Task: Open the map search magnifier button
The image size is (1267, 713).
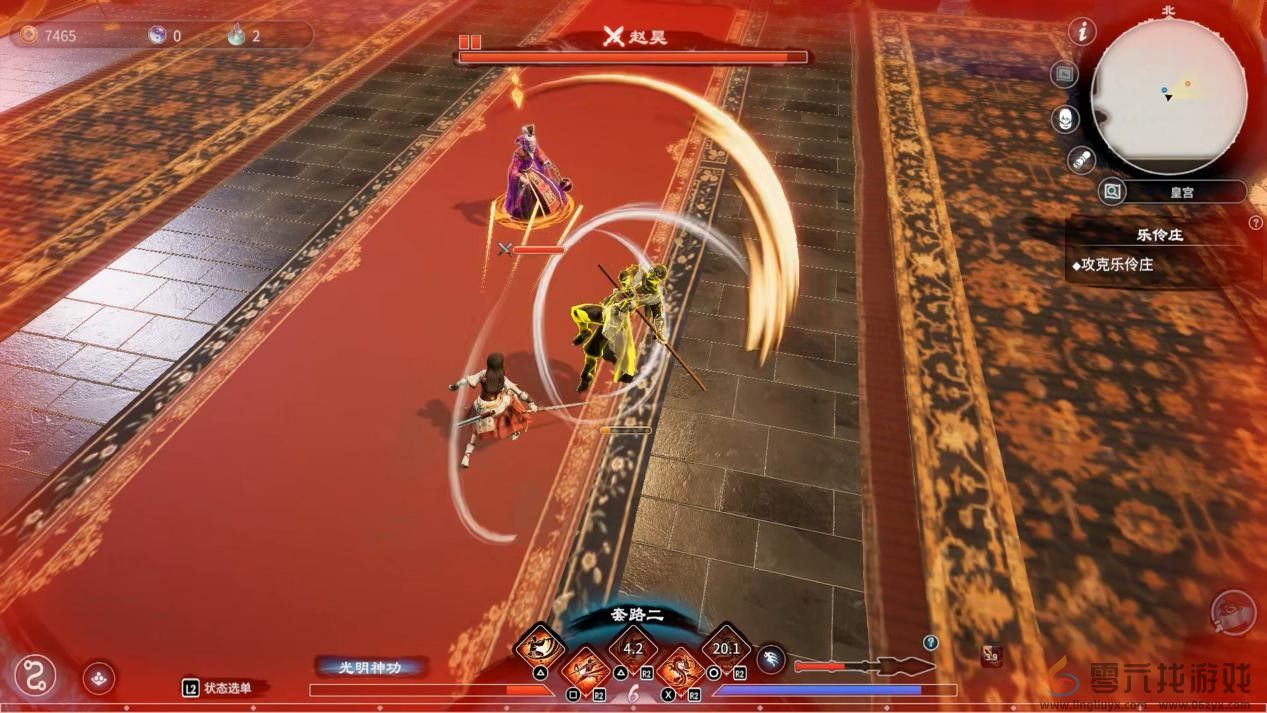Action: click(1111, 191)
